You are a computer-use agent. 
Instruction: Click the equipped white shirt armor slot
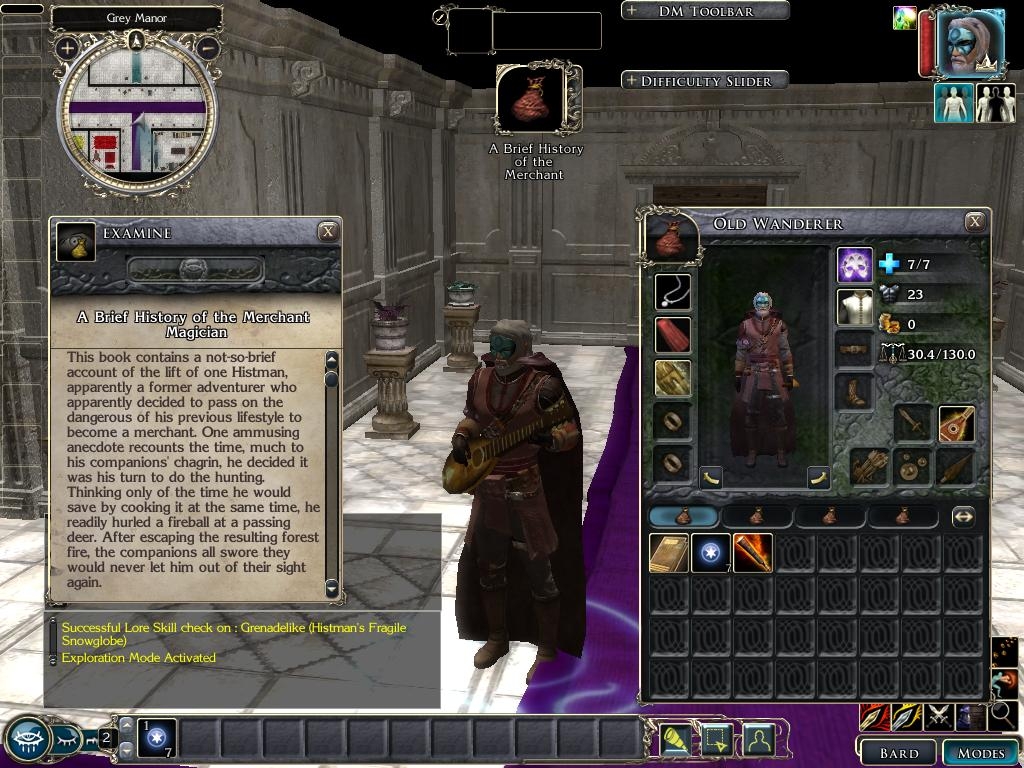pyautogui.click(x=855, y=307)
